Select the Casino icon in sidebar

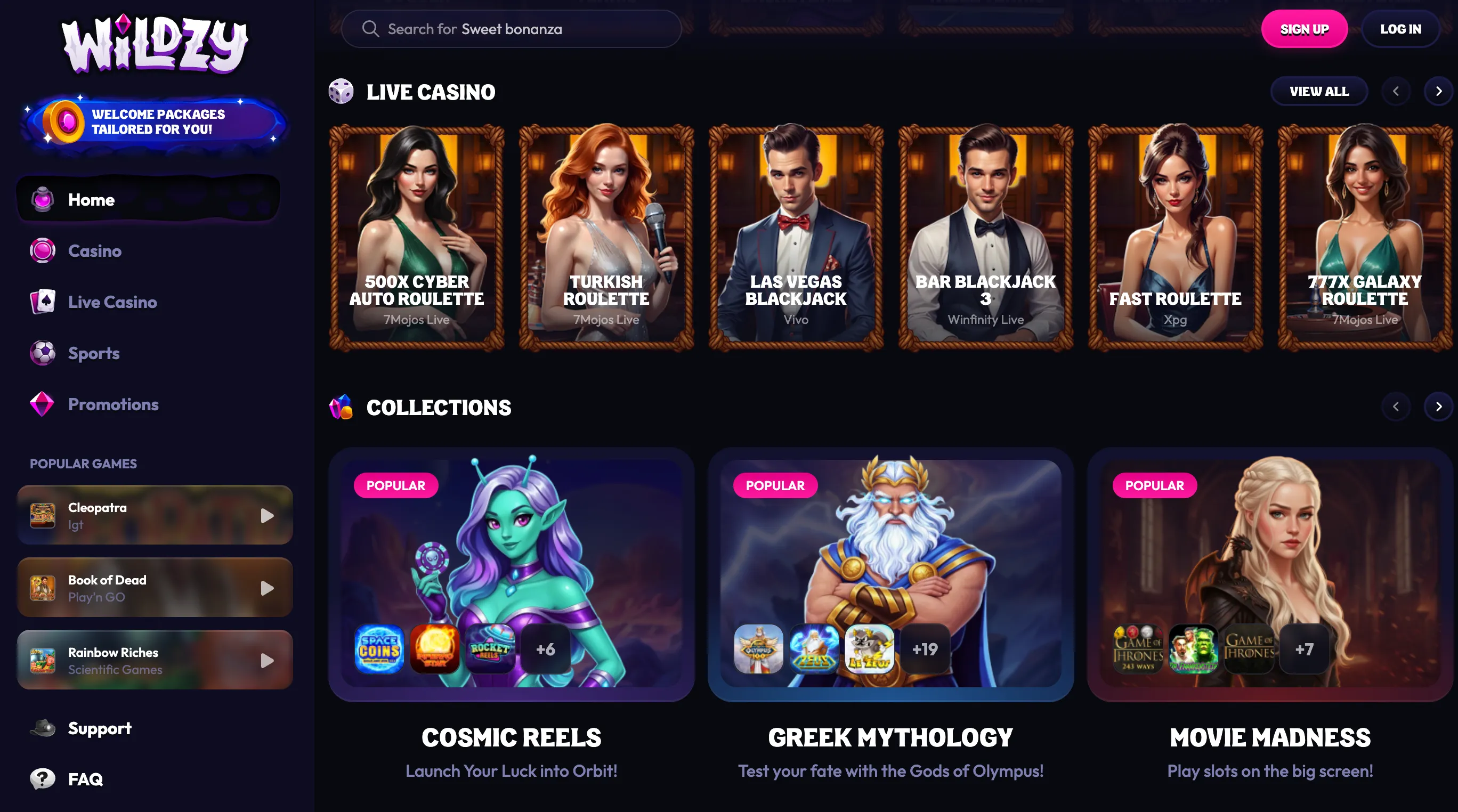pos(42,250)
